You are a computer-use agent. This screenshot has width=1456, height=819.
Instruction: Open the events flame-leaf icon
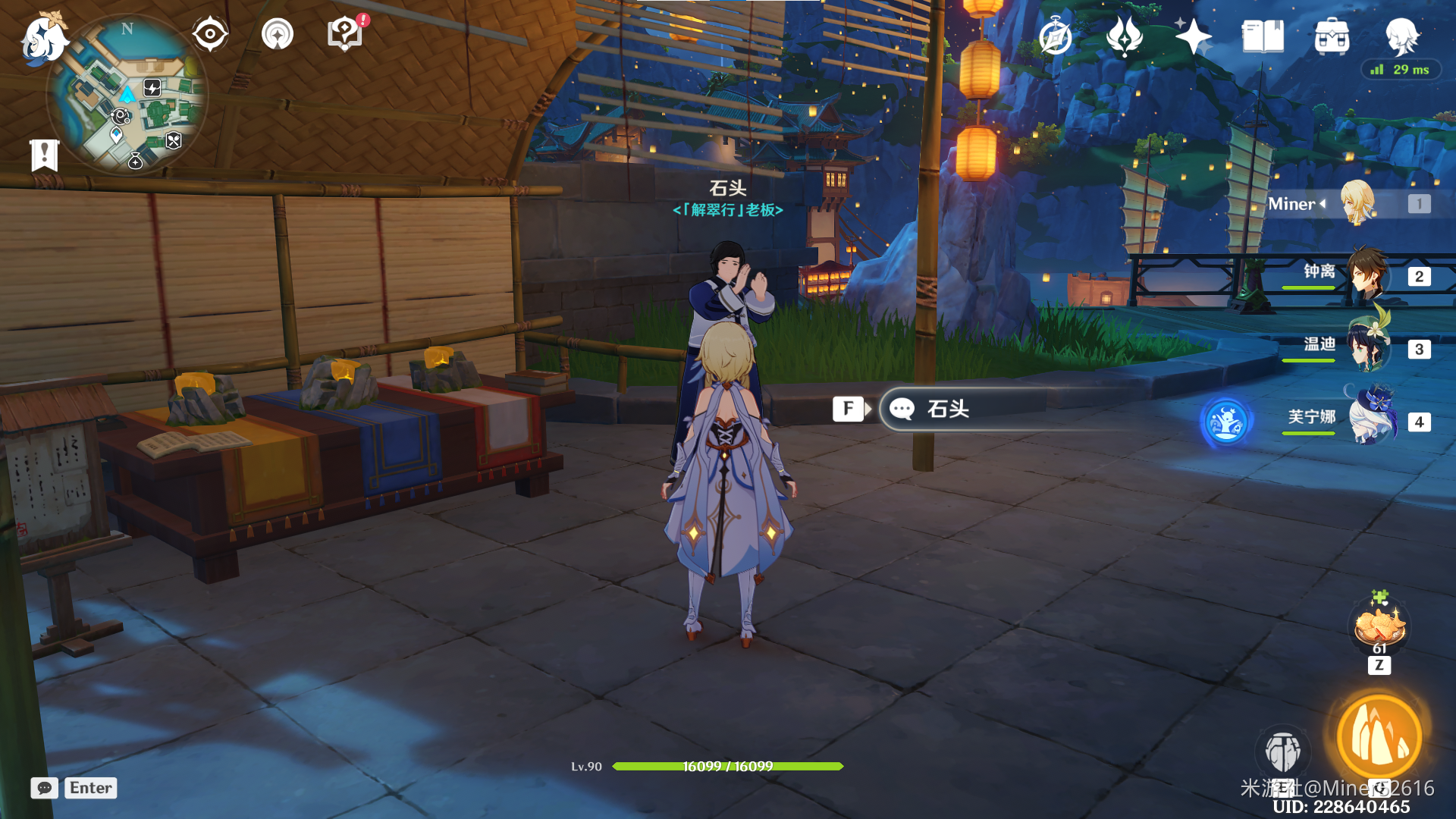(x=1124, y=36)
